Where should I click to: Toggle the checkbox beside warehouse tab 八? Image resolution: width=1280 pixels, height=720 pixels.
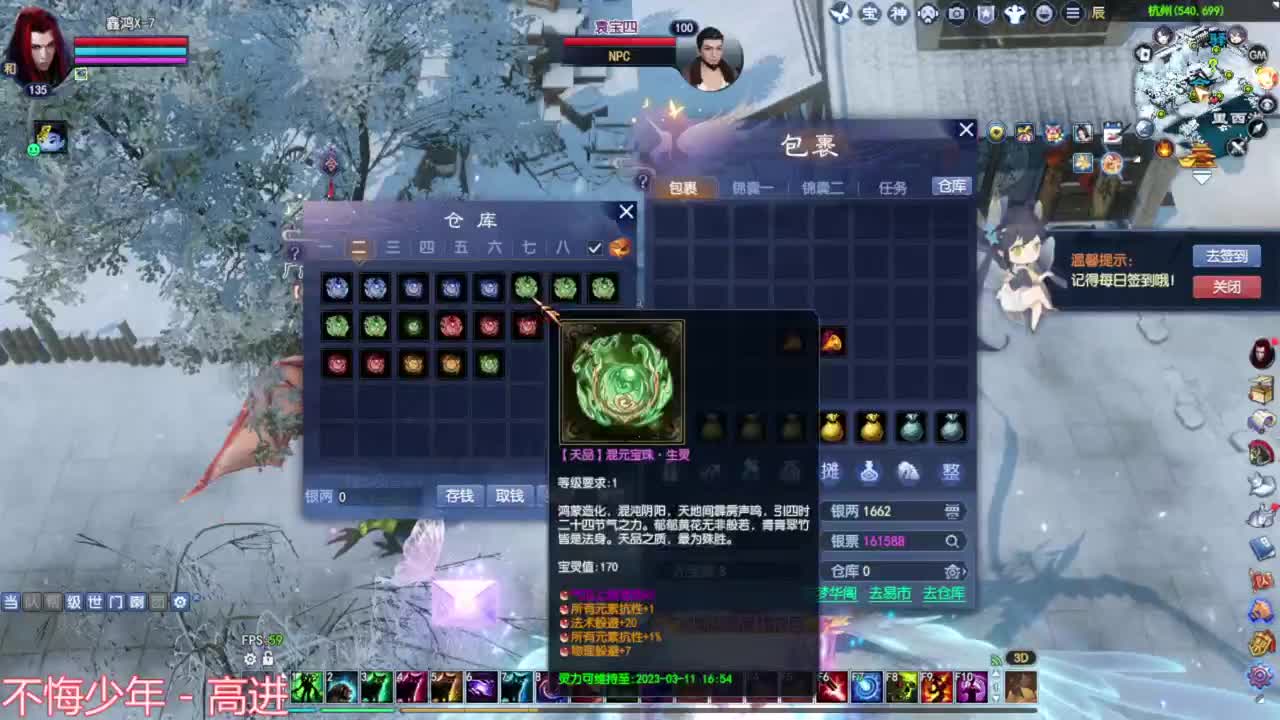point(594,248)
